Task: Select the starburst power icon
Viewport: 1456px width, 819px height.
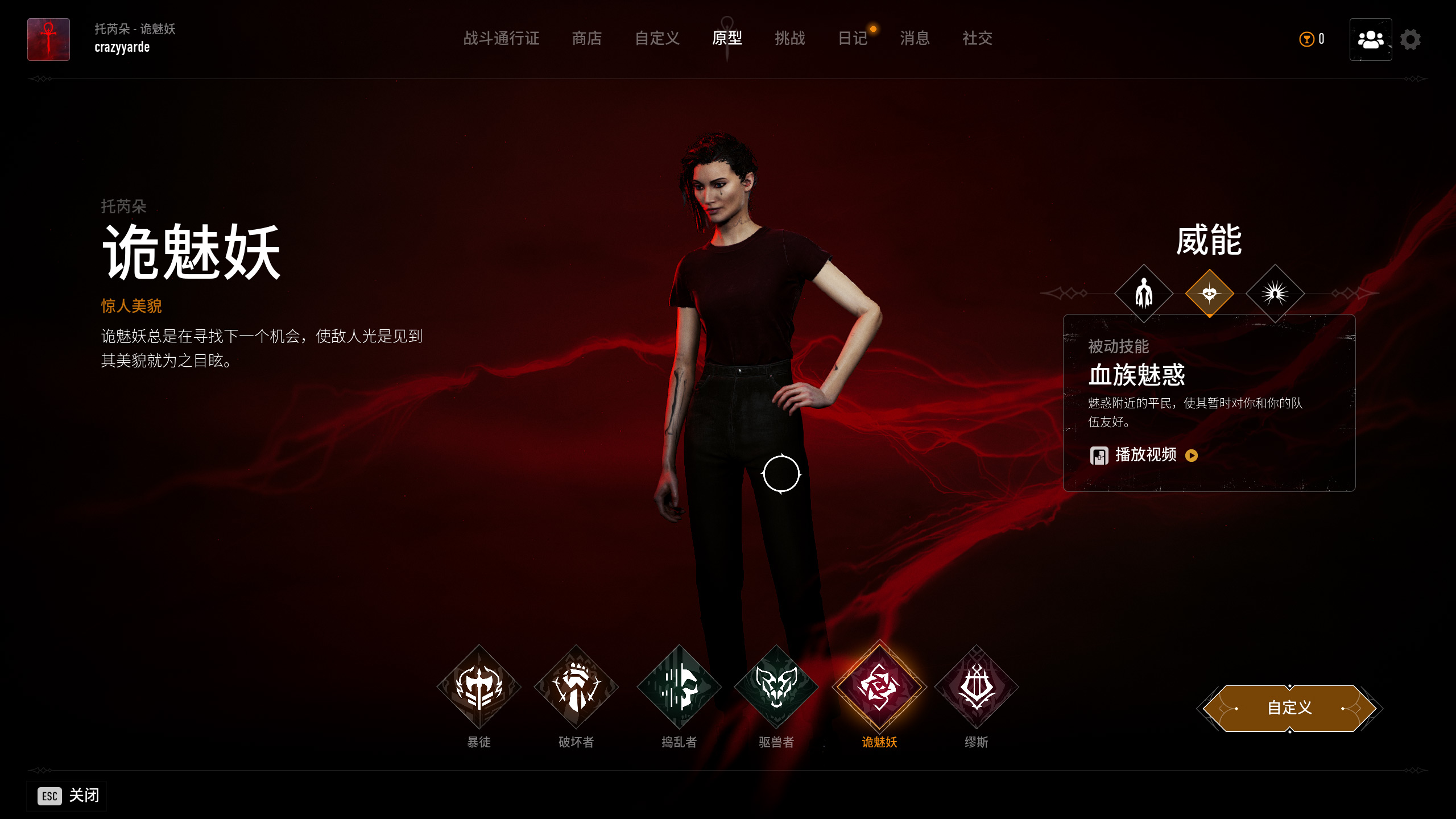Action: (1275, 293)
